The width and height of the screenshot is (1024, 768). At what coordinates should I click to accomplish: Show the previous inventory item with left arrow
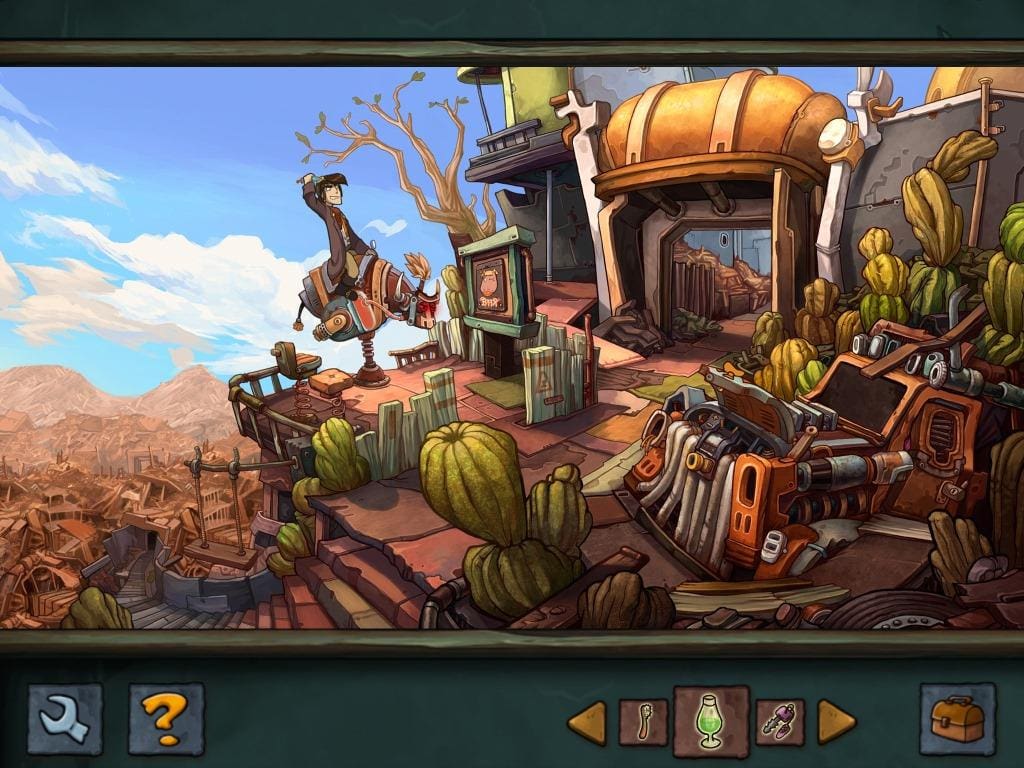(587, 722)
